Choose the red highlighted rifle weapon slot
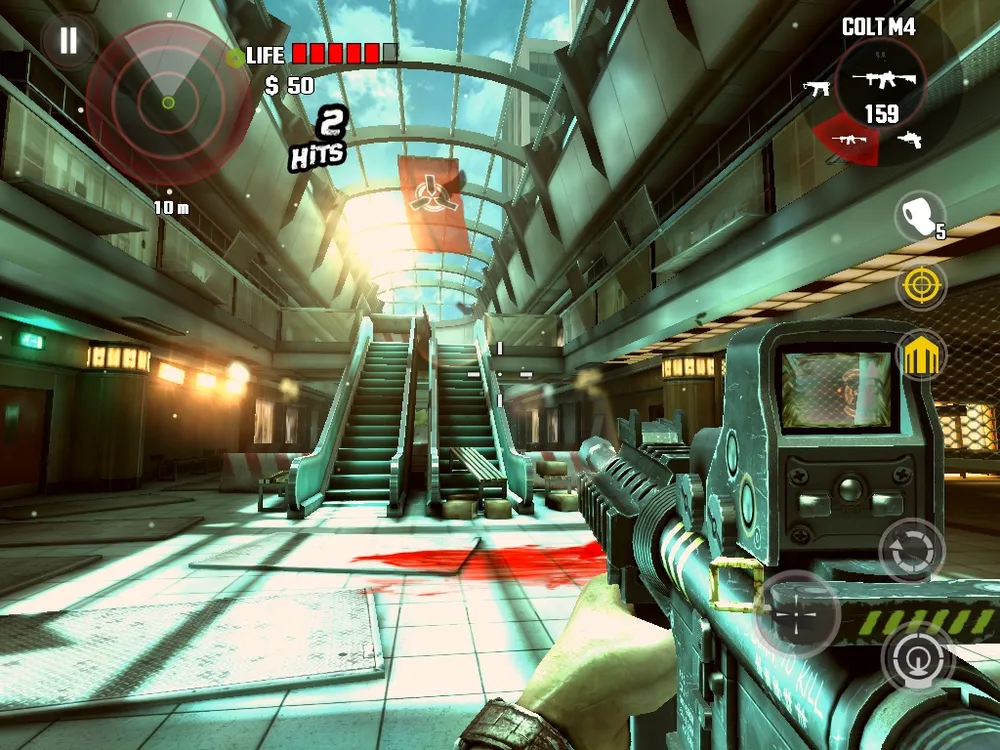The height and width of the screenshot is (750, 1000). pos(848,139)
